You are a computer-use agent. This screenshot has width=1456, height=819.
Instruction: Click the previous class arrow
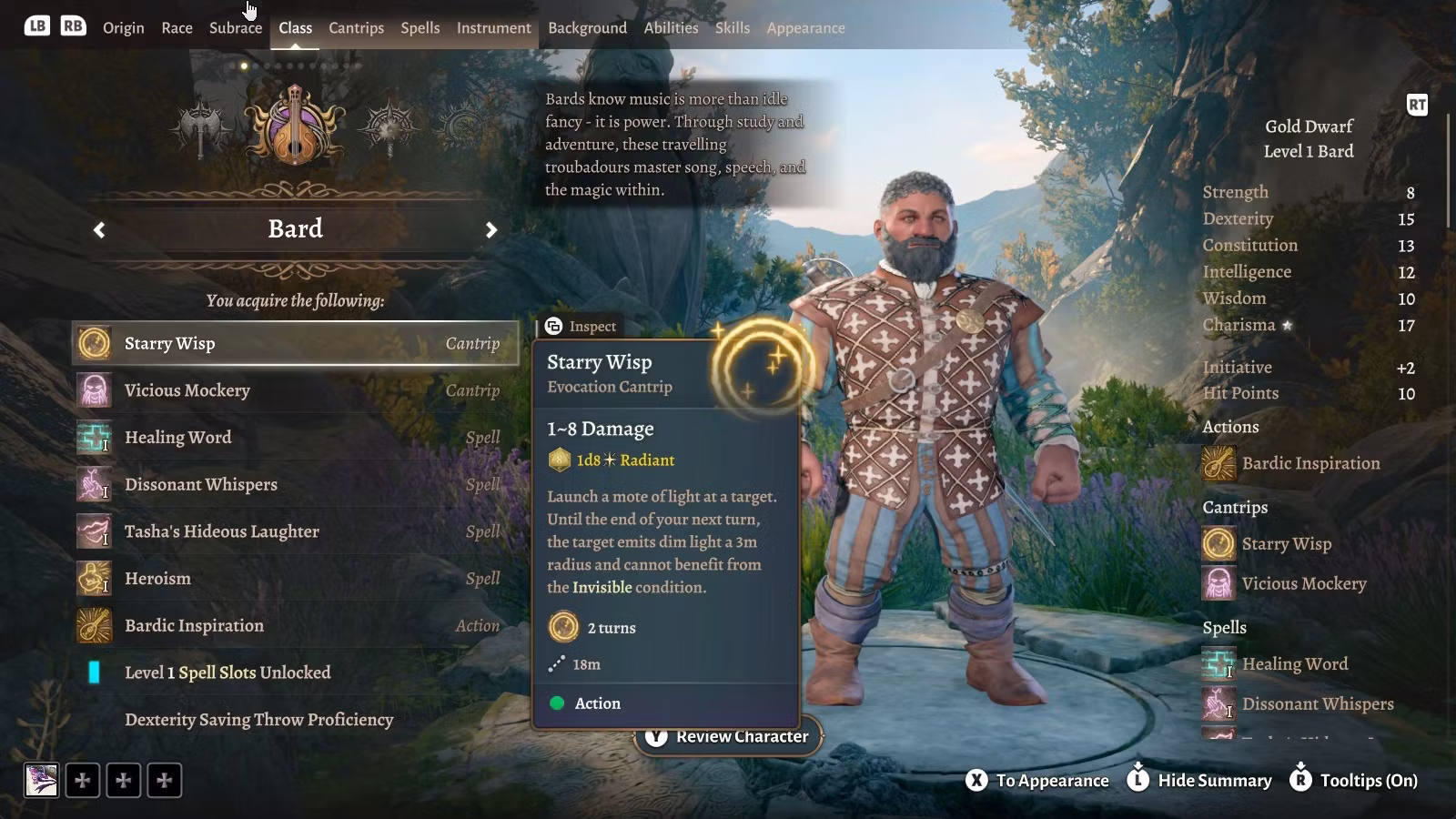click(99, 230)
